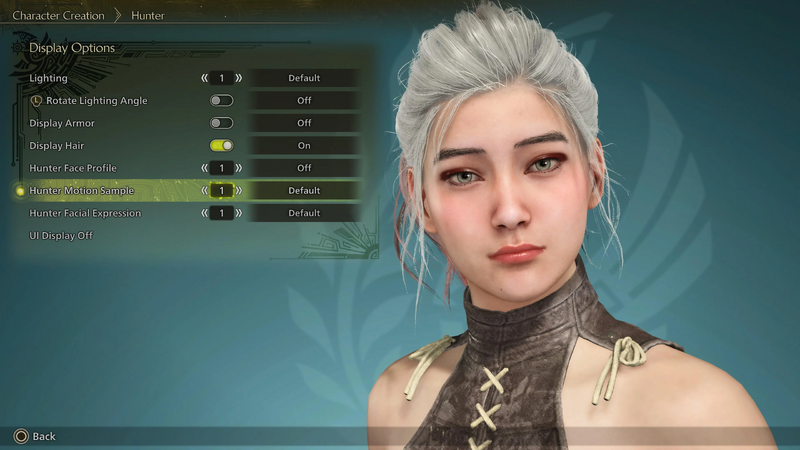Decrease the Lighting preset with left arrow
The height and width of the screenshot is (450, 800).
point(205,78)
